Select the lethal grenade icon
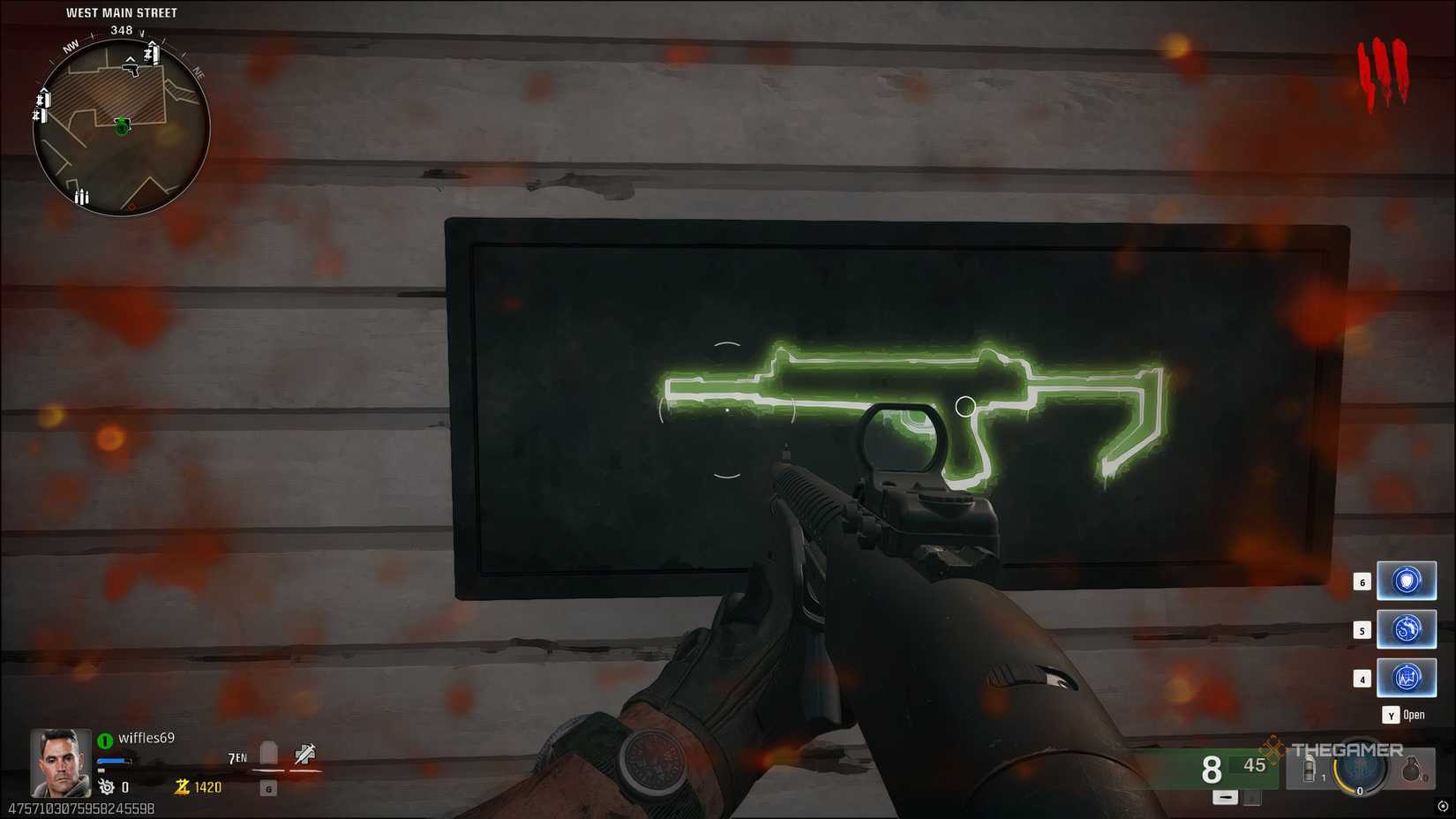Screen dimensions: 1456x819 click(1413, 770)
